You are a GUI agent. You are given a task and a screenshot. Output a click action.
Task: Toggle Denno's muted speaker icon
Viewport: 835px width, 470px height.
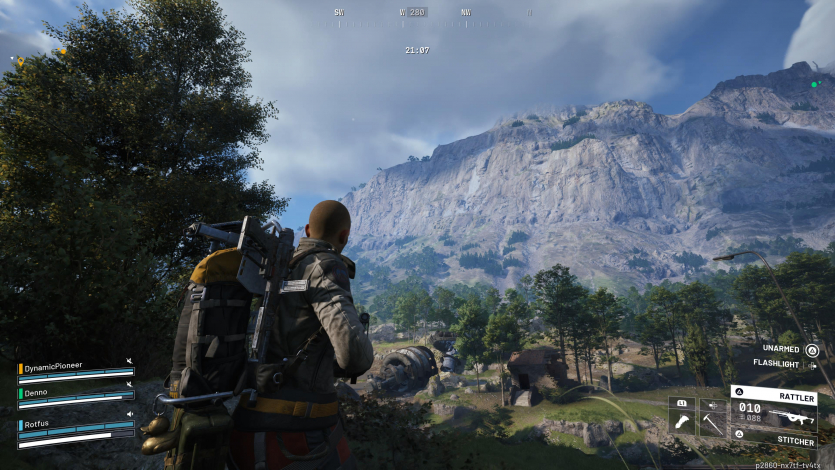[x=129, y=384]
